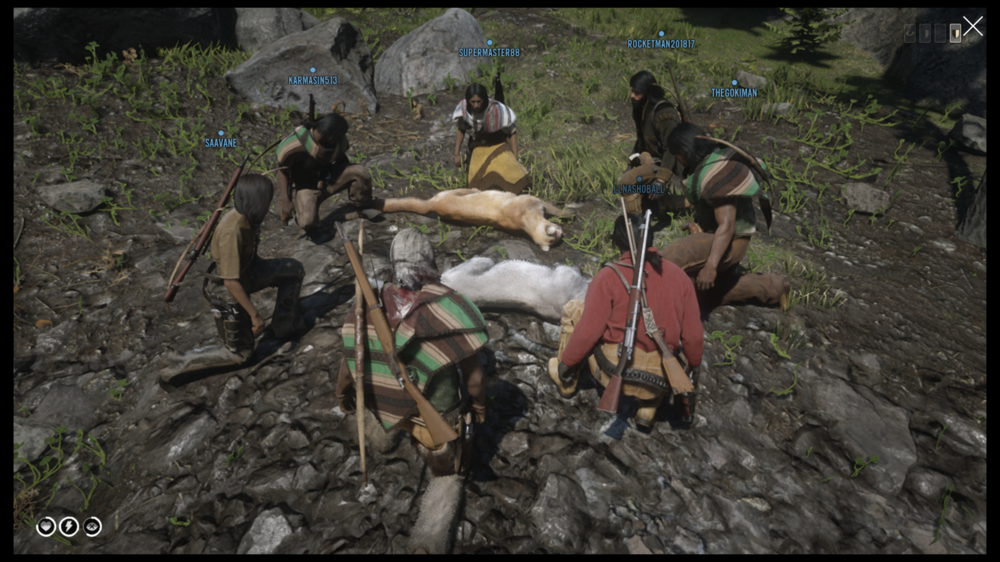The width and height of the screenshot is (1000, 562).
Task: Select the highlighted shield ability card
Action: click(955, 33)
